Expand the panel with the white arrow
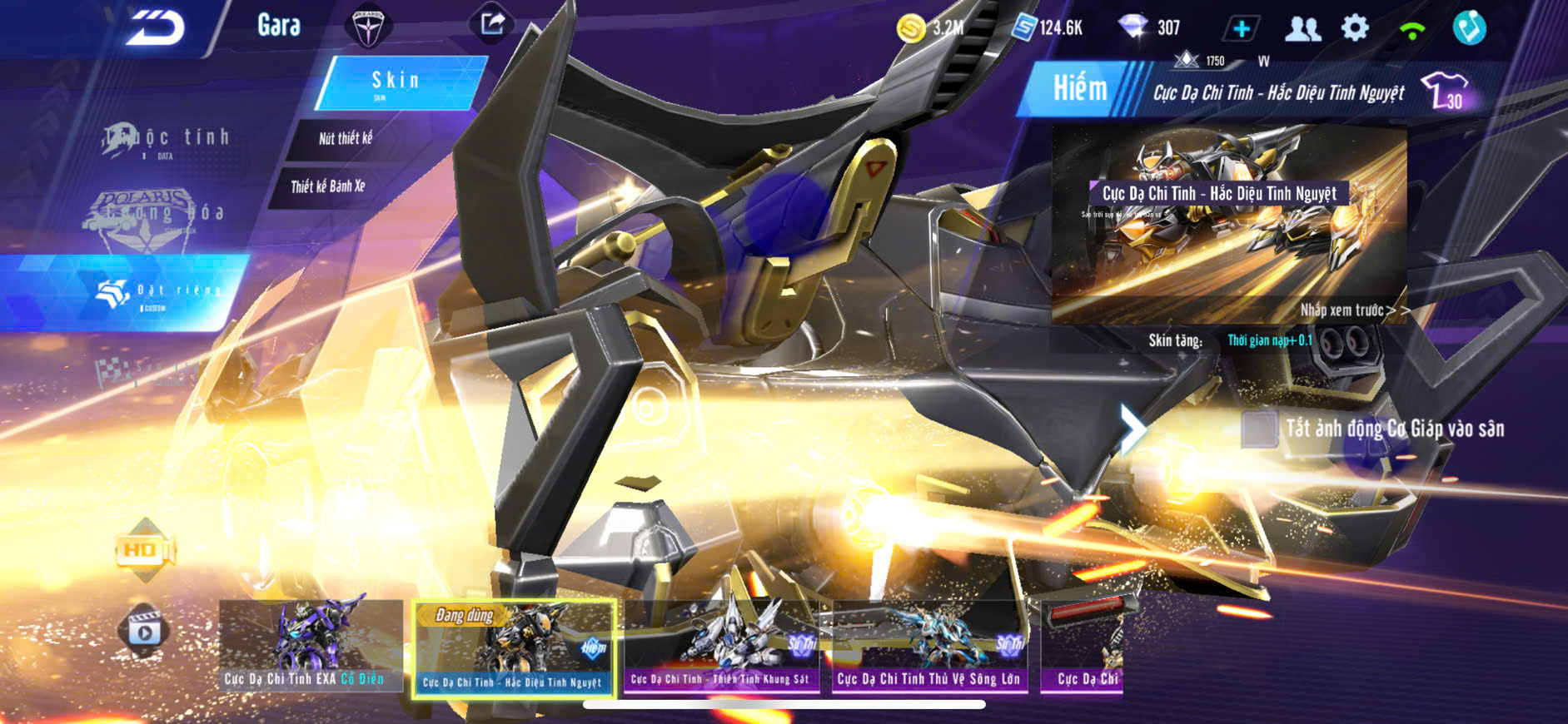The height and width of the screenshot is (724, 1568). click(x=1132, y=429)
